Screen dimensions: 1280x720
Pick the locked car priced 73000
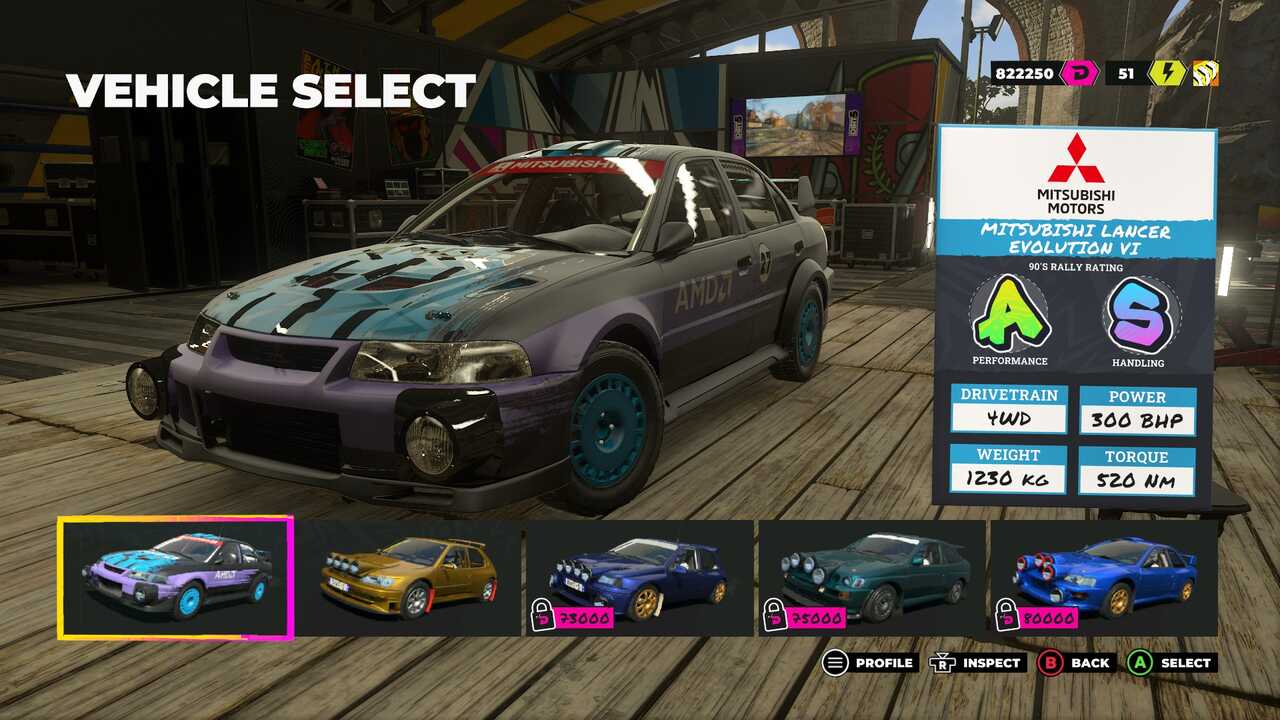pyautogui.click(x=639, y=578)
